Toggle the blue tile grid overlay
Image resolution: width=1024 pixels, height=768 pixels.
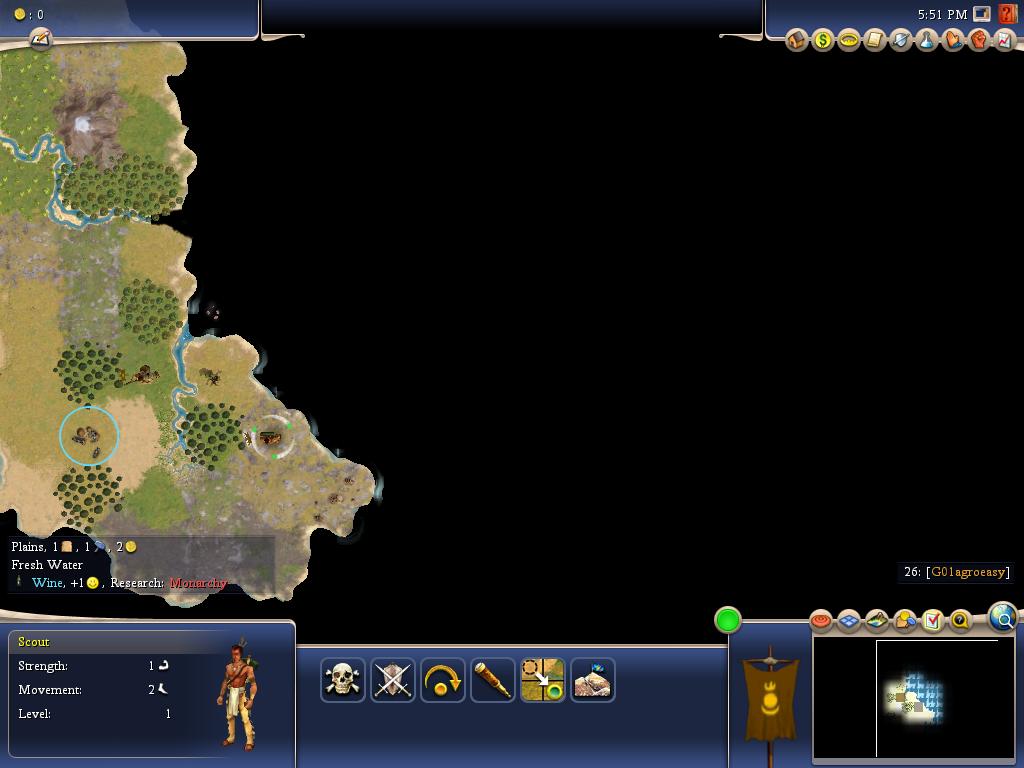(849, 621)
